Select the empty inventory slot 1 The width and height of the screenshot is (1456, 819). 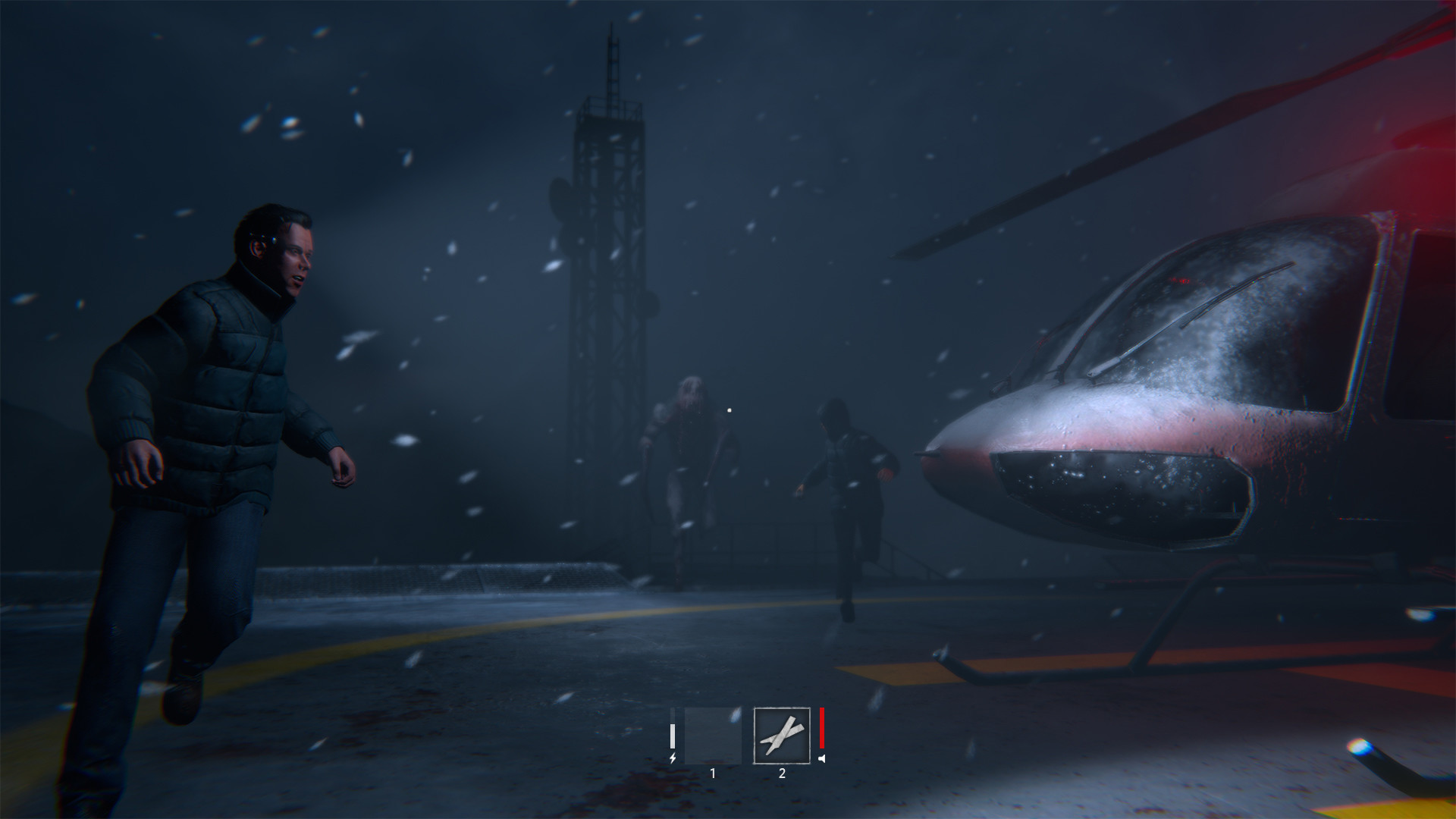click(x=713, y=736)
